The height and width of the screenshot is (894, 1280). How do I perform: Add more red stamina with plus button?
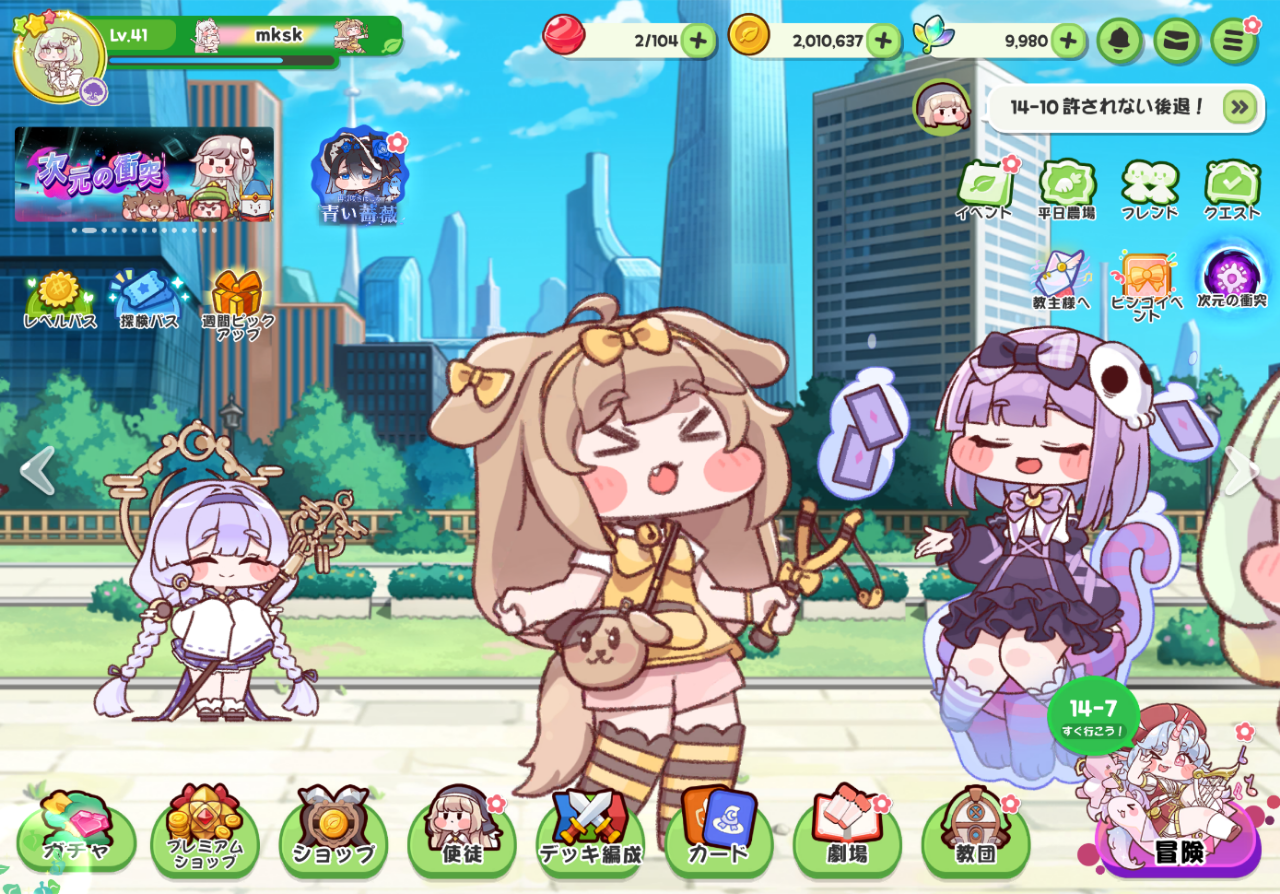(x=698, y=41)
